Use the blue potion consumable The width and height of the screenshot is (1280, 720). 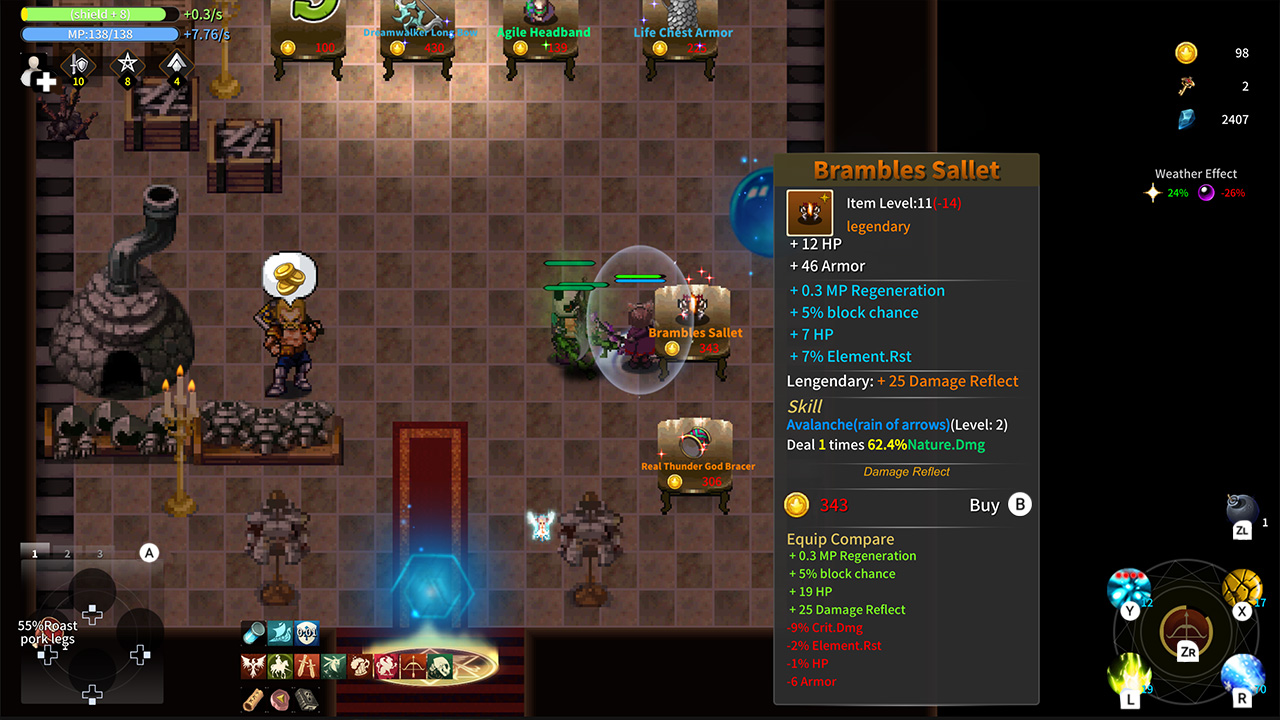(x=252, y=632)
